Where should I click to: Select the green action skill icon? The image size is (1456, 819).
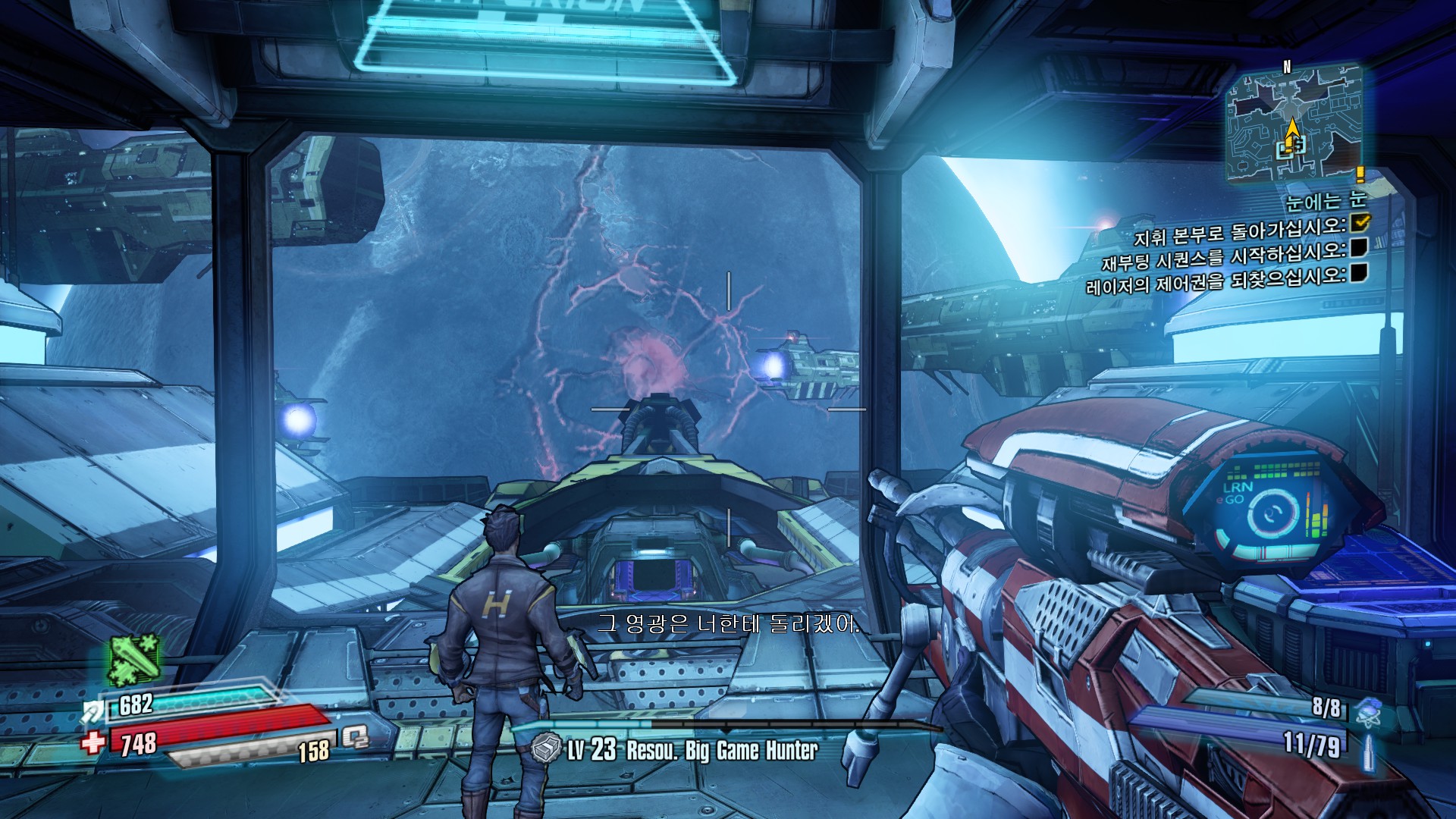pos(135,660)
